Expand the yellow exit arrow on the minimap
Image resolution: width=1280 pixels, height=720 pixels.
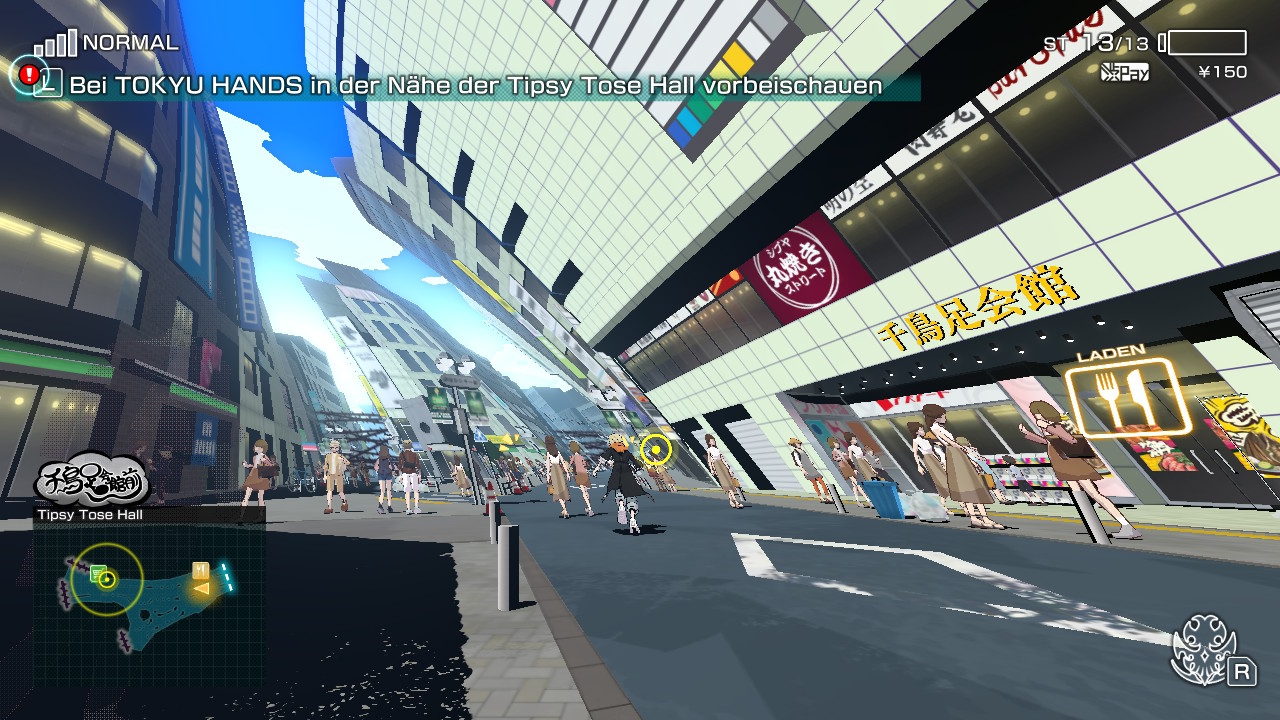(202, 589)
